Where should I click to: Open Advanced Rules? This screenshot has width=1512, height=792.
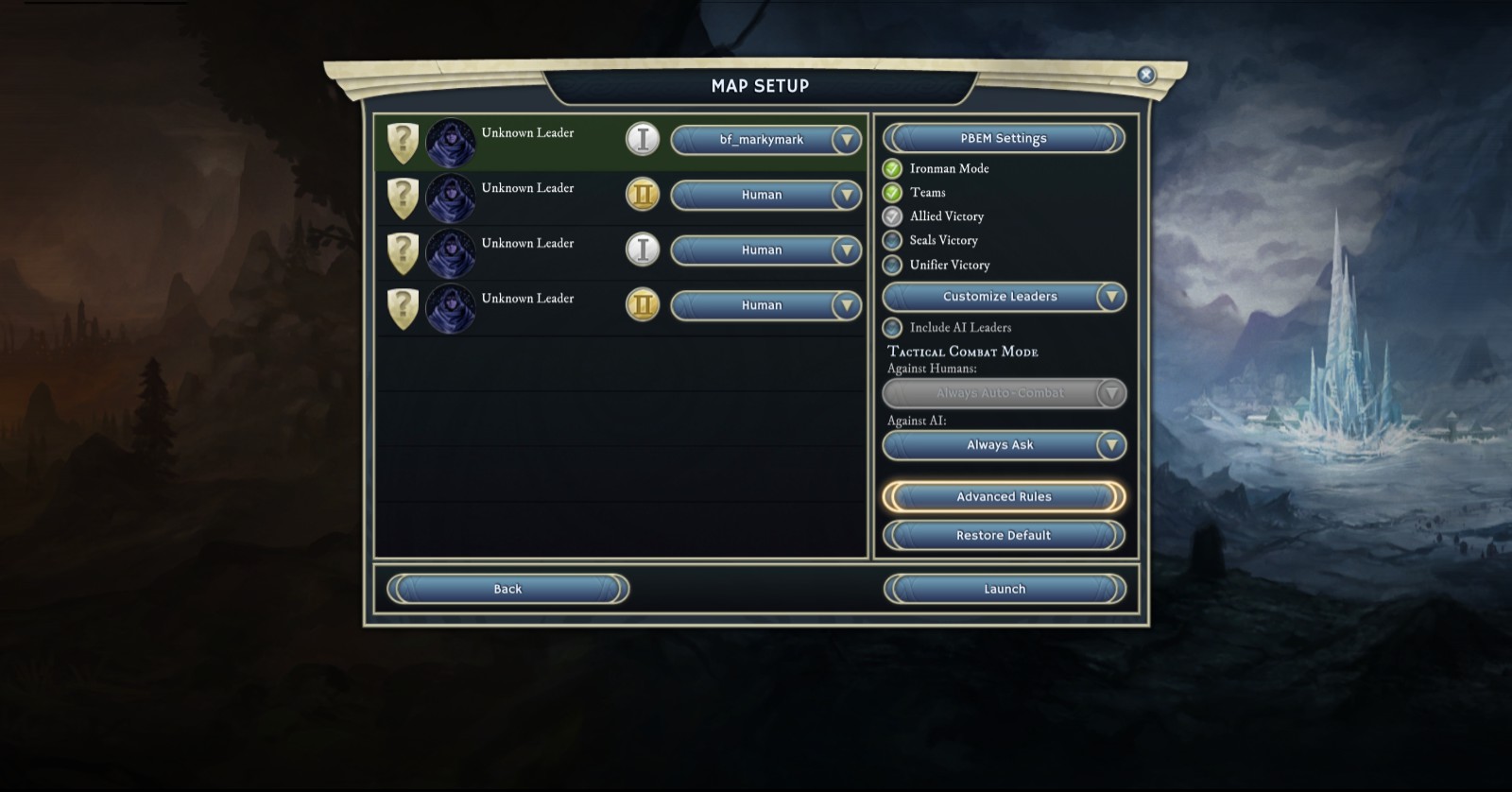coord(1003,497)
